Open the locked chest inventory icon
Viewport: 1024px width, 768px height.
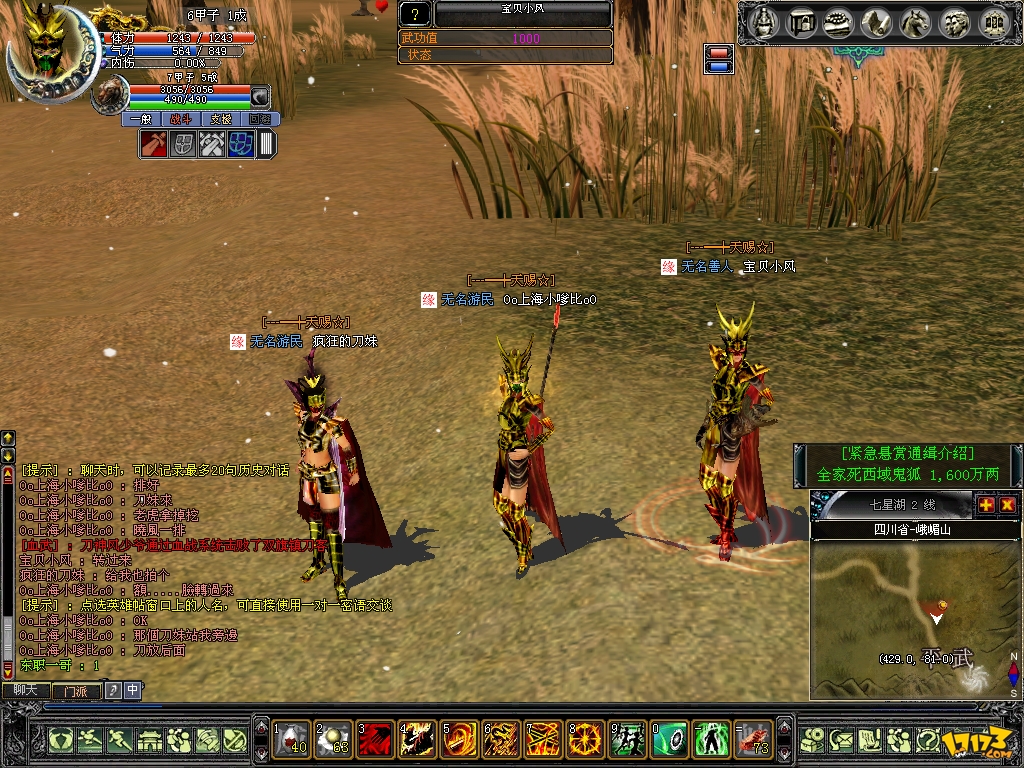coord(800,21)
